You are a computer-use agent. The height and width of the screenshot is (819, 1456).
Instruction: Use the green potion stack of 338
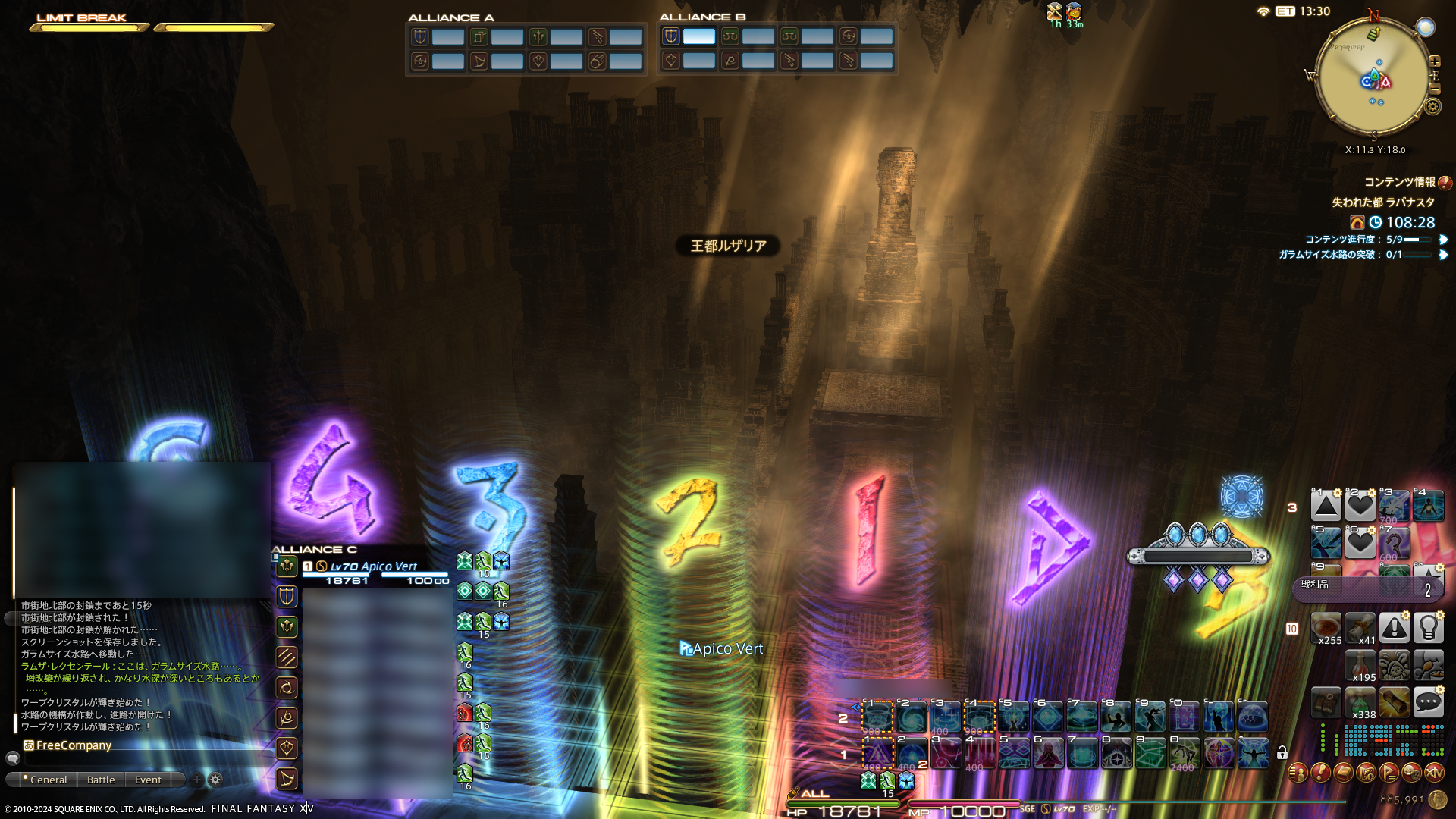pyautogui.click(x=1360, y=703)
